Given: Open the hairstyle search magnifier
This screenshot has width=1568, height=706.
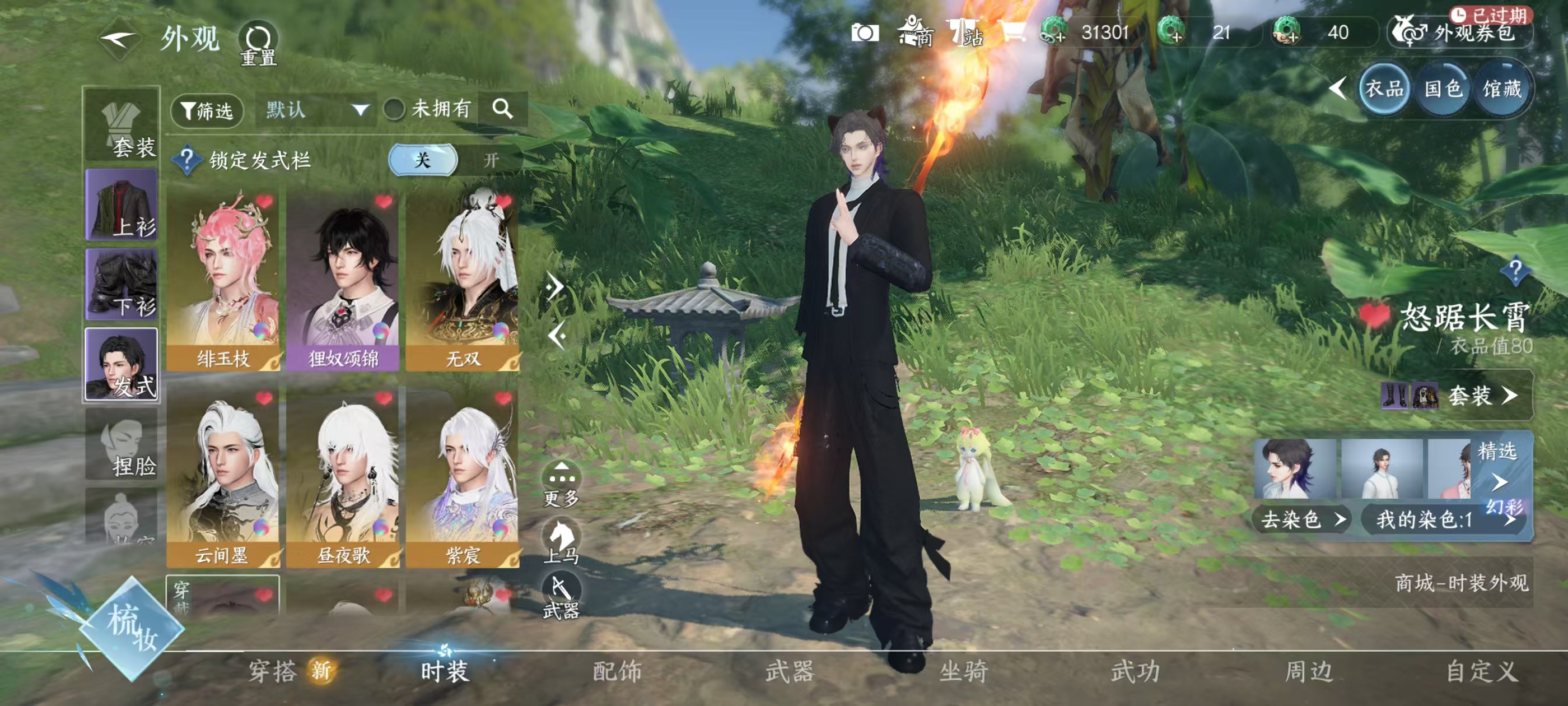Looking at the screenshot, I should pyautogui.click(x=503, y=109).
